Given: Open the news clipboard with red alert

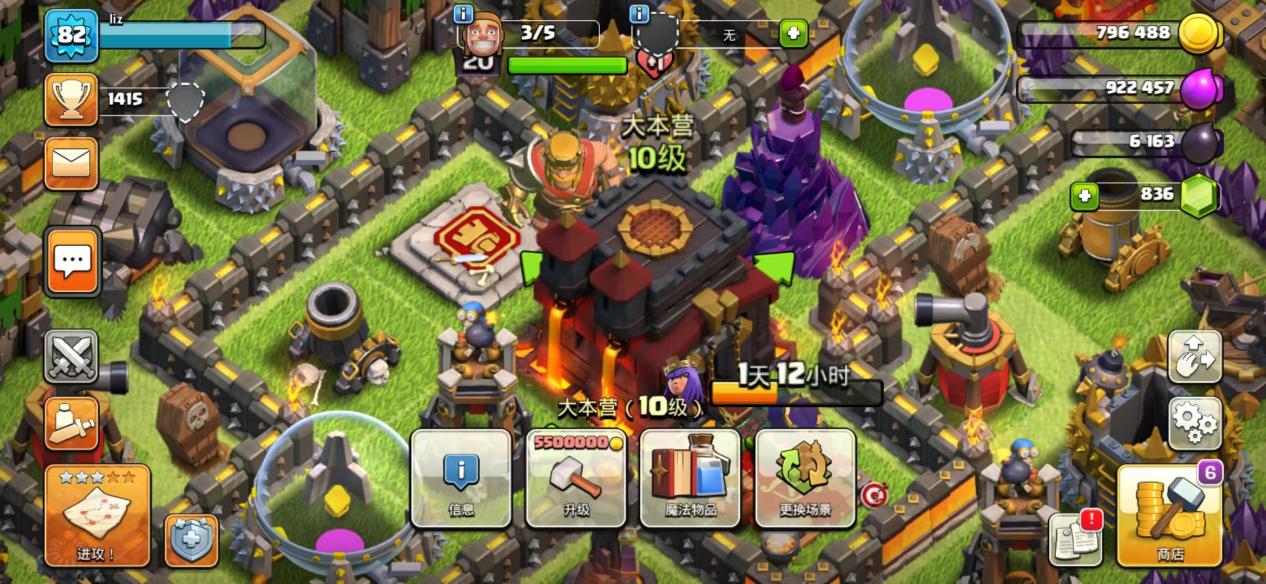Looking at the screenshot, I should pyautogui.click(x=1075, y=538).
